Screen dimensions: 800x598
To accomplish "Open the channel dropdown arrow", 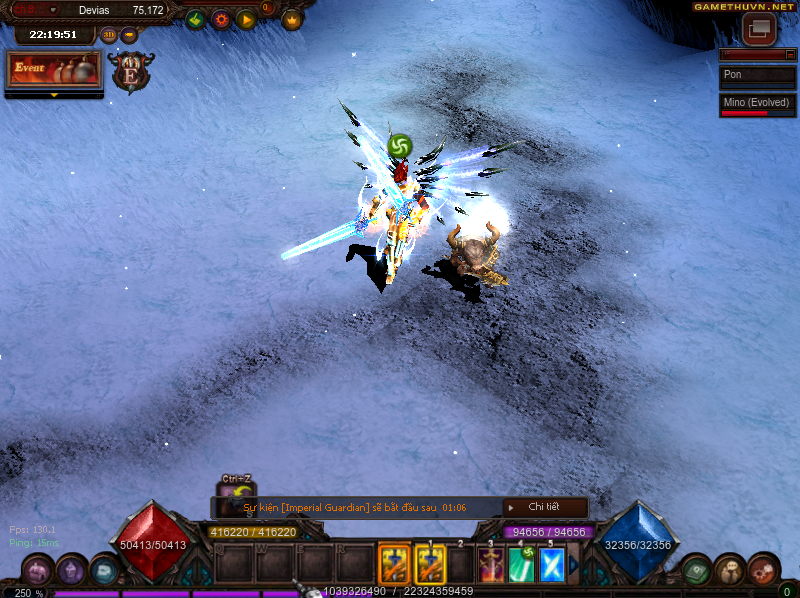I will pos(54,10).
